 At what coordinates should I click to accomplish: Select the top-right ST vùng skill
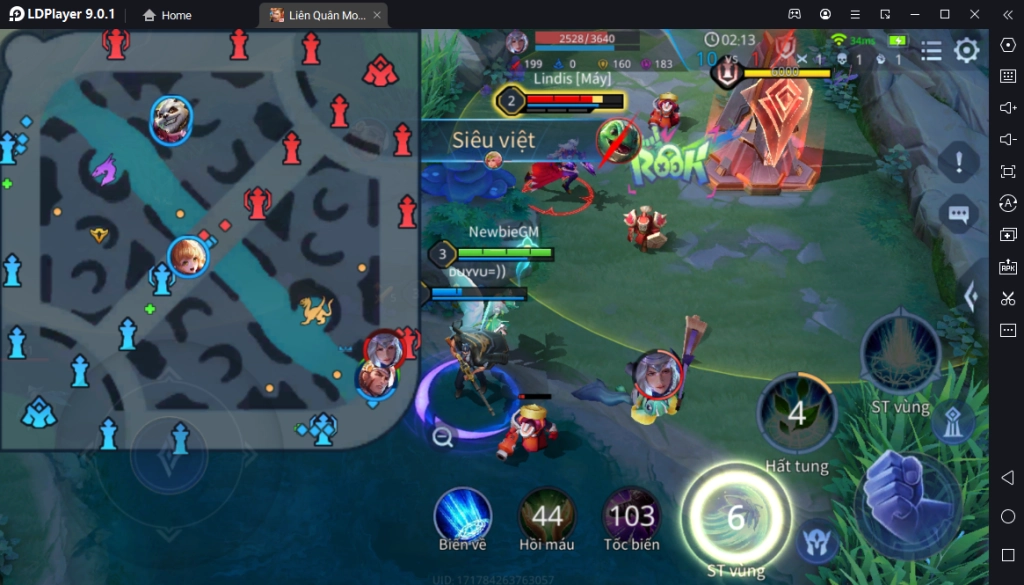(900, 355)
